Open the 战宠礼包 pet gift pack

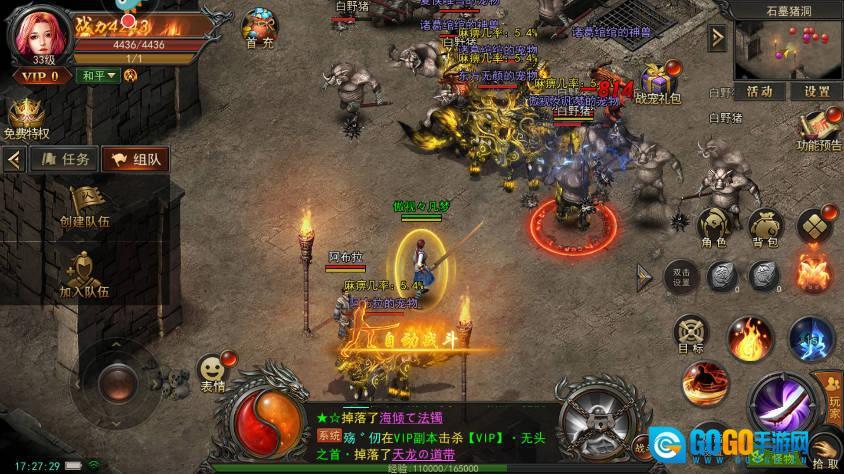coord(656,82)
